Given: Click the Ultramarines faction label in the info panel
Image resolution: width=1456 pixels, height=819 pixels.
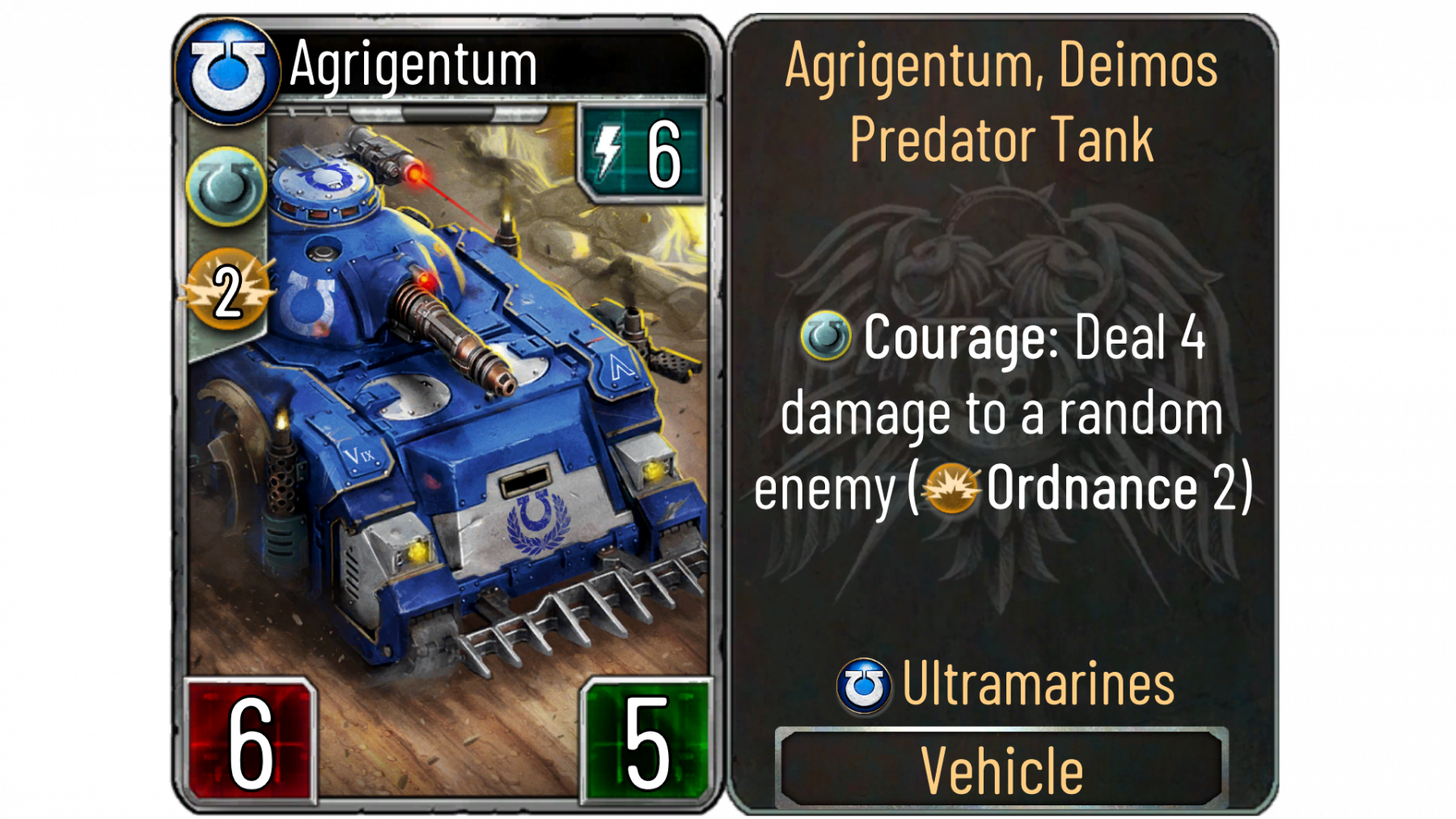Looking at the screenshot, I should 1037,685.
